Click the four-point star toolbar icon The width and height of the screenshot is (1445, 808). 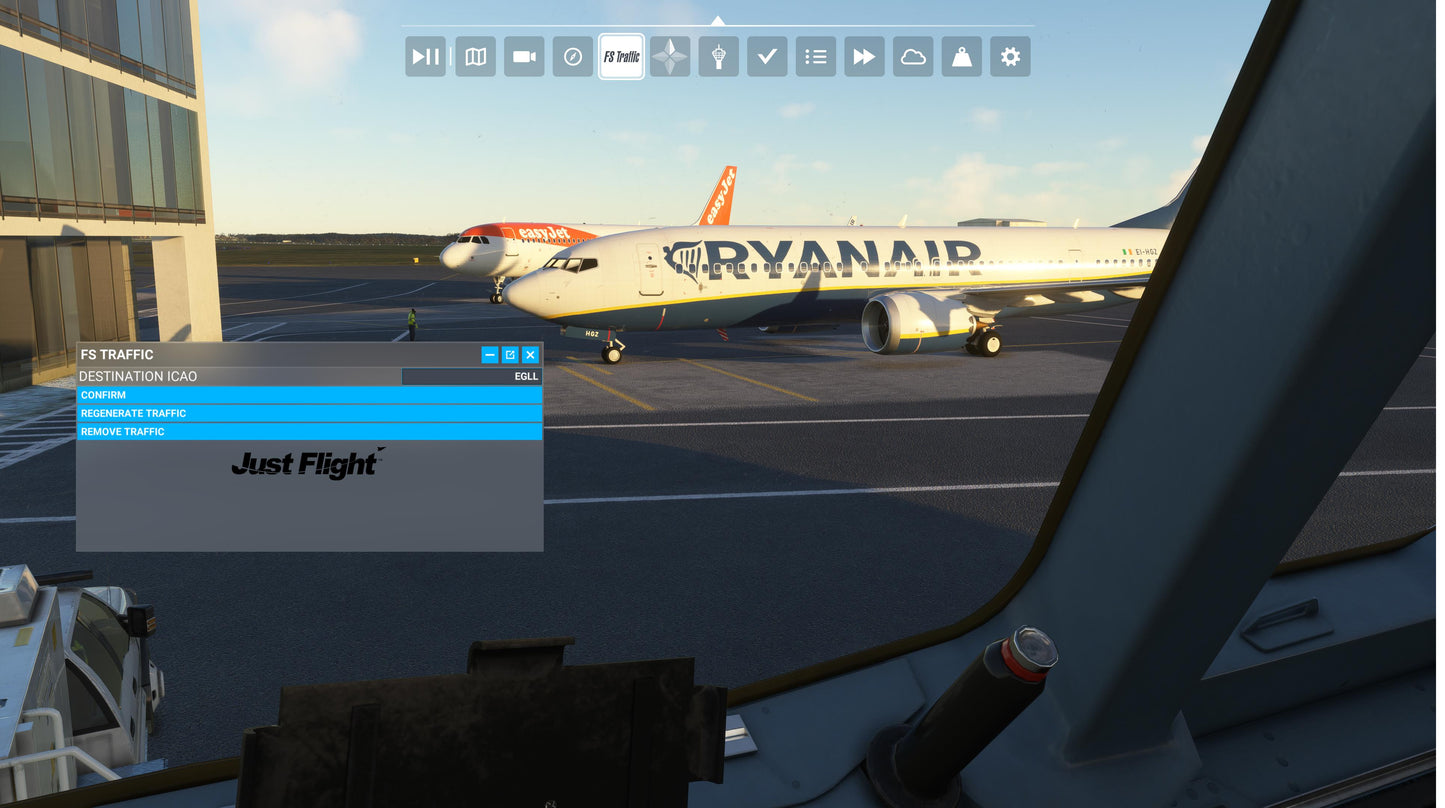click(x=669, y=57)
